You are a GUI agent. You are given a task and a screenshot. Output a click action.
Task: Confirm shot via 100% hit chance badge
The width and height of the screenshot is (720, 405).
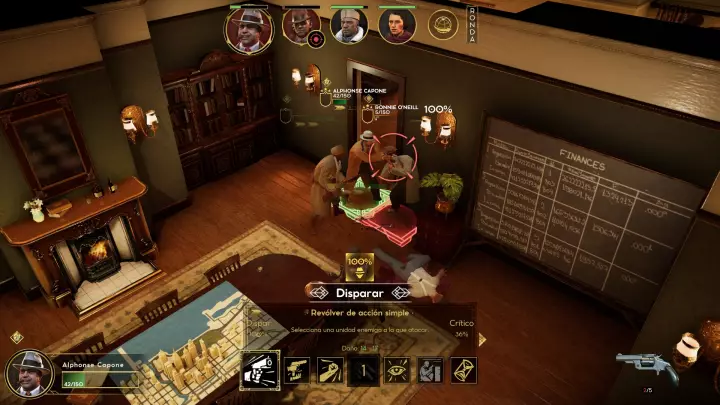point(359,265)
